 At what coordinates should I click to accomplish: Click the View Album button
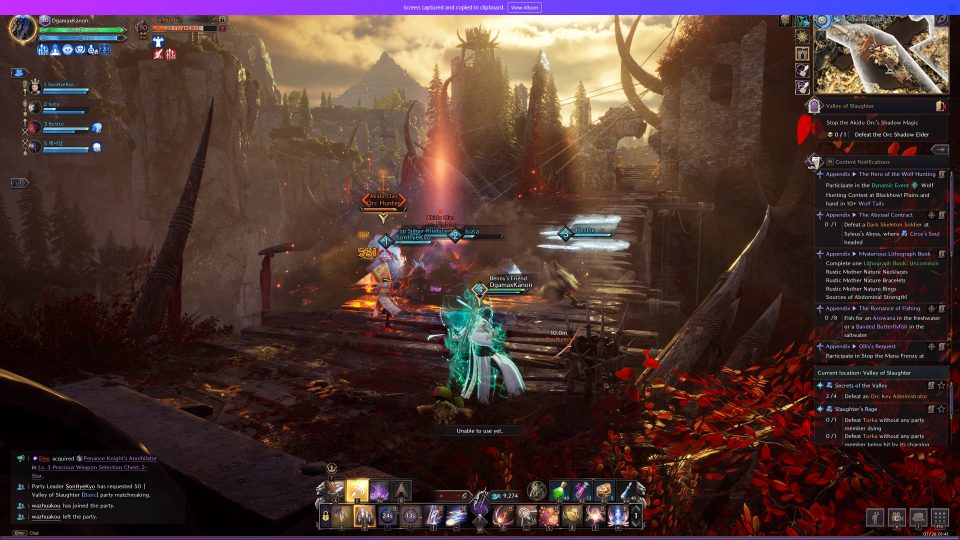click(x=525, y=7)
